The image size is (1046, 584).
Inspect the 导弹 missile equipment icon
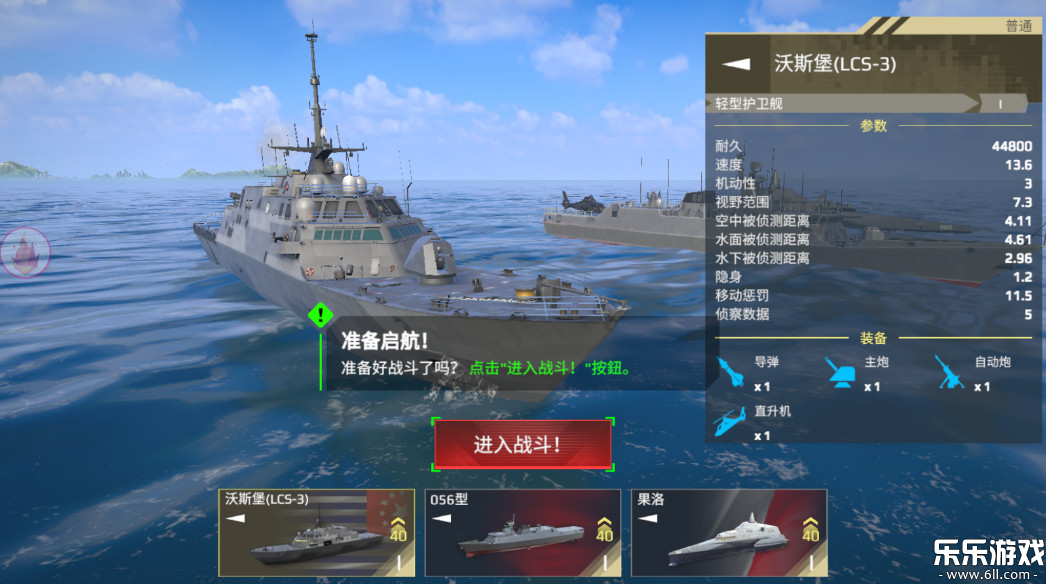[x=733, y=374]
